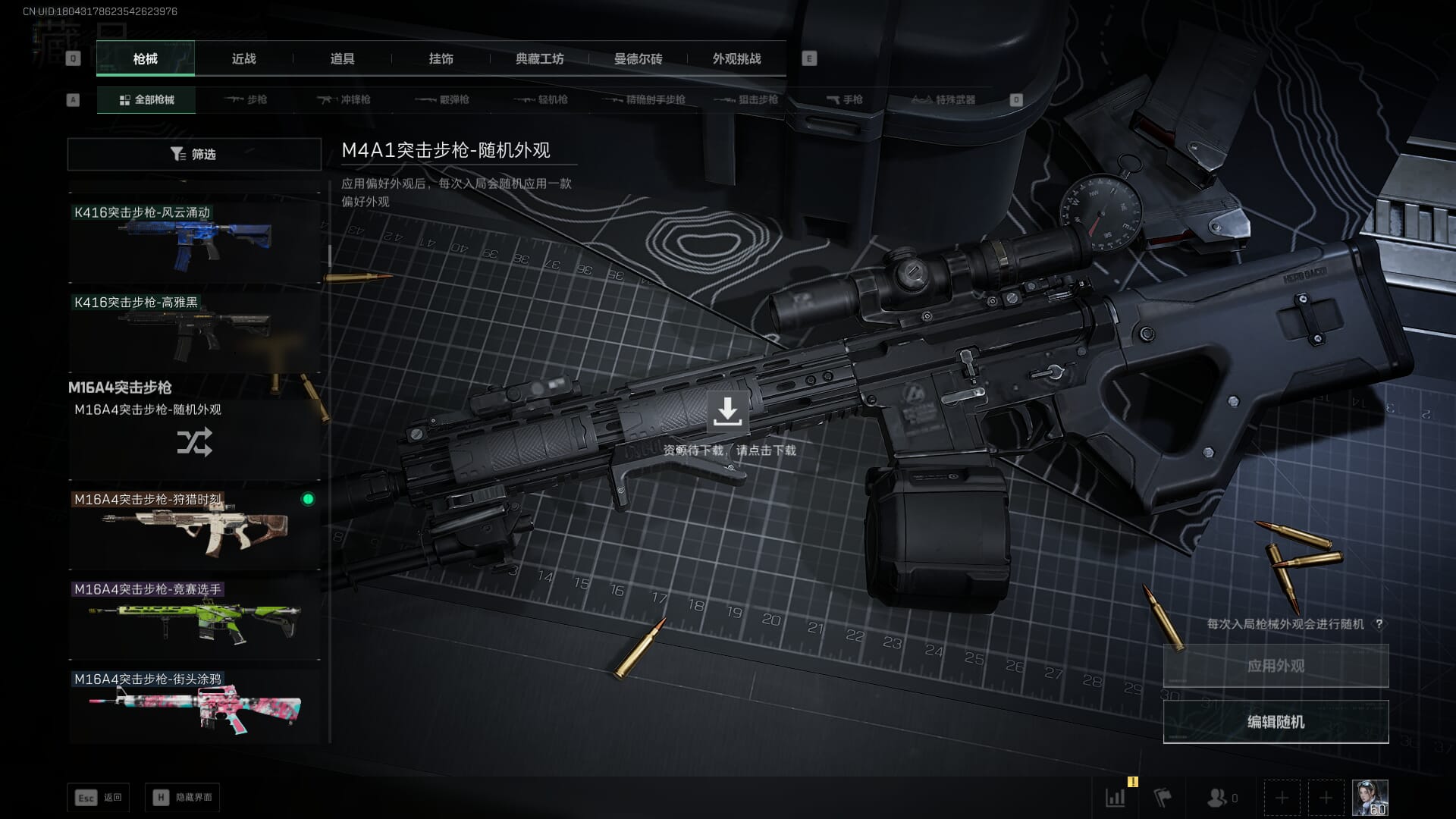The height and width of the screenshot is (819, 1456).
Task: Open the 筛选 filter button
Action: (194, 154)
